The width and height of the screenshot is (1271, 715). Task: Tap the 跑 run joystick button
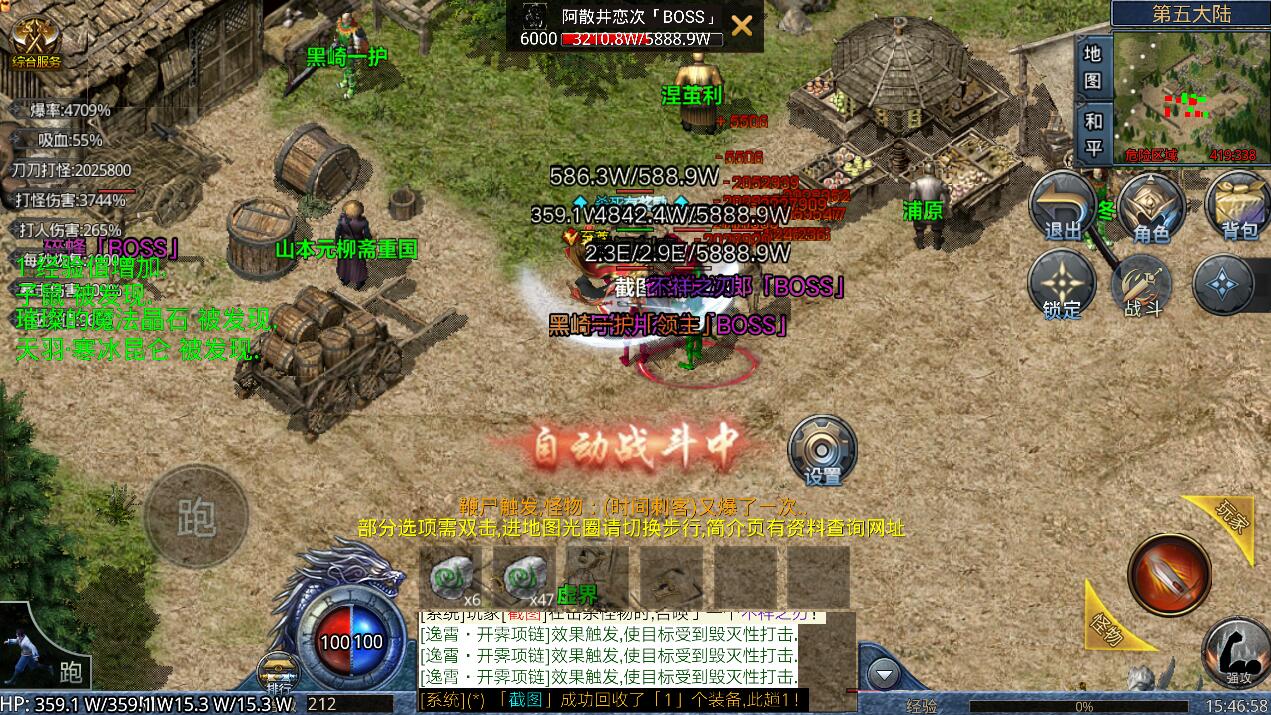196,517
